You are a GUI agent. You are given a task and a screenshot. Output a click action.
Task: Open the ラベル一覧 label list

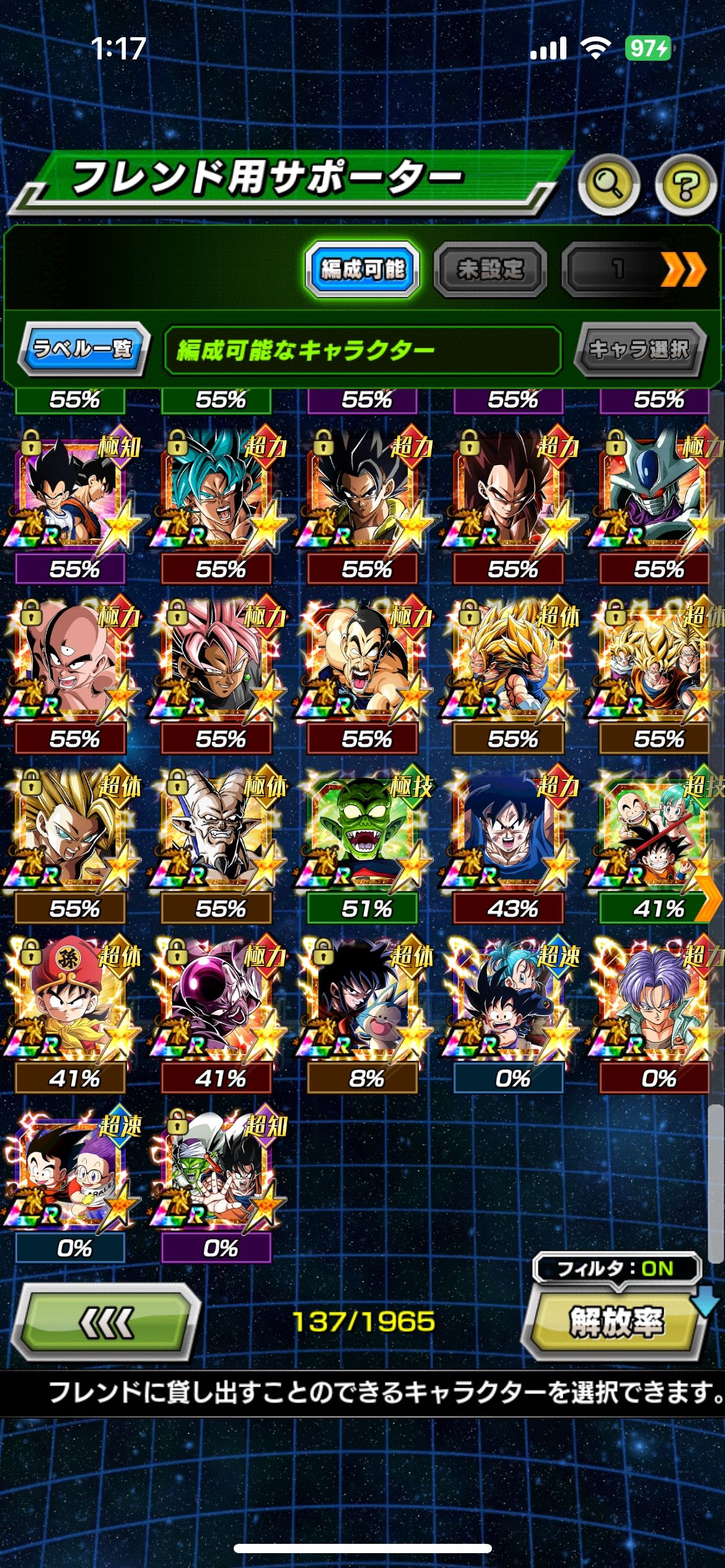pyautogui.click(x=83, y=349)
